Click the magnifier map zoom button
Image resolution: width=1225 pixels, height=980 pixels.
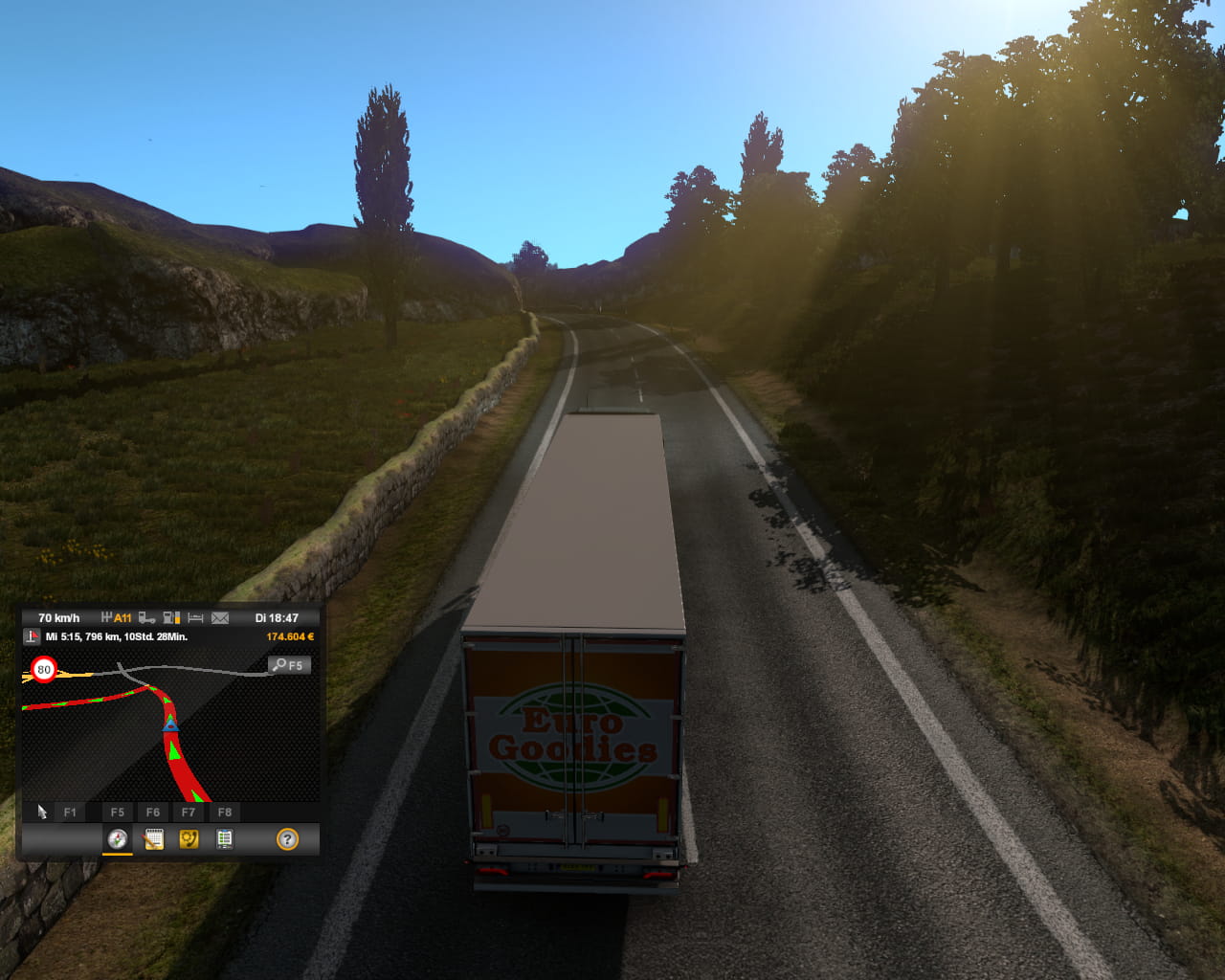click(288, 665)
